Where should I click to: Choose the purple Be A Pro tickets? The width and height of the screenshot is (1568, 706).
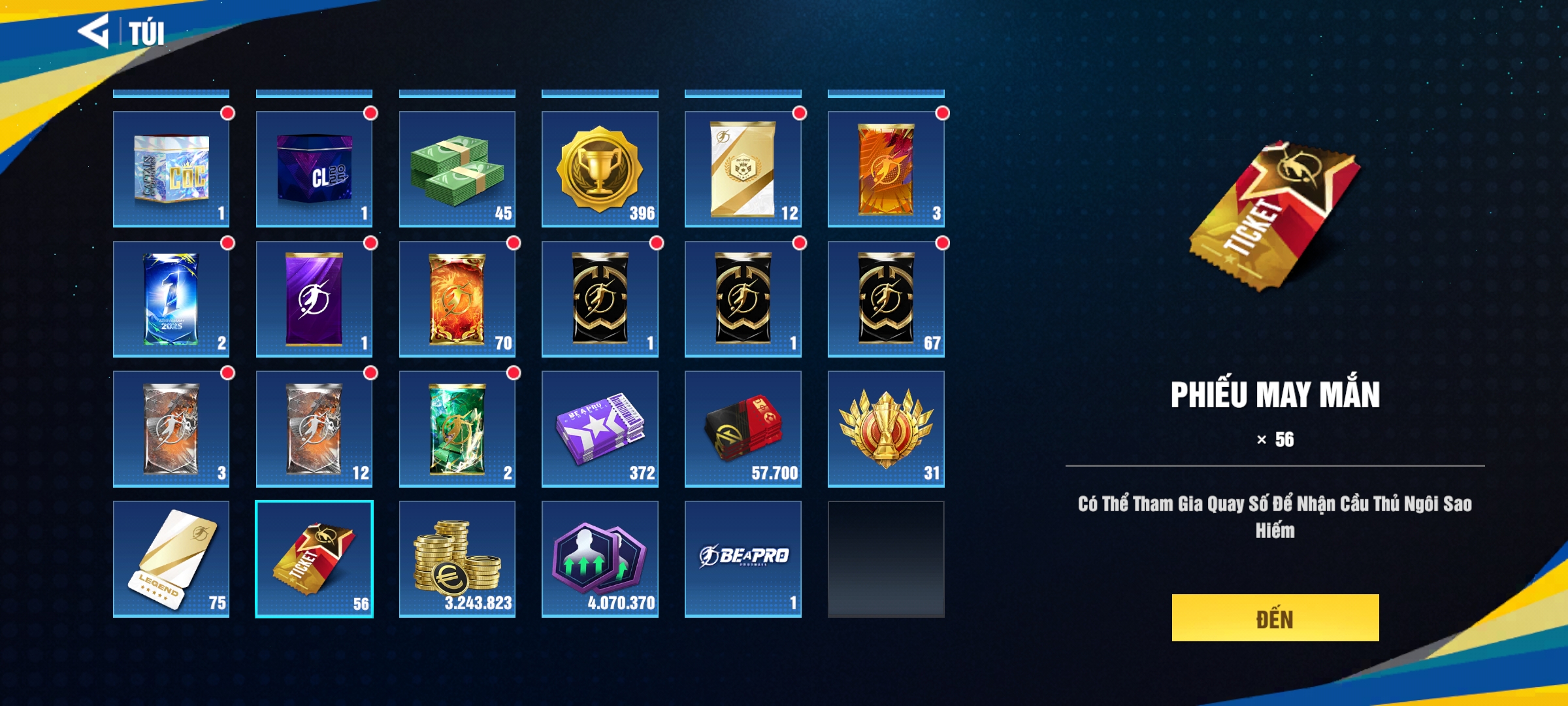pos(600,429)
